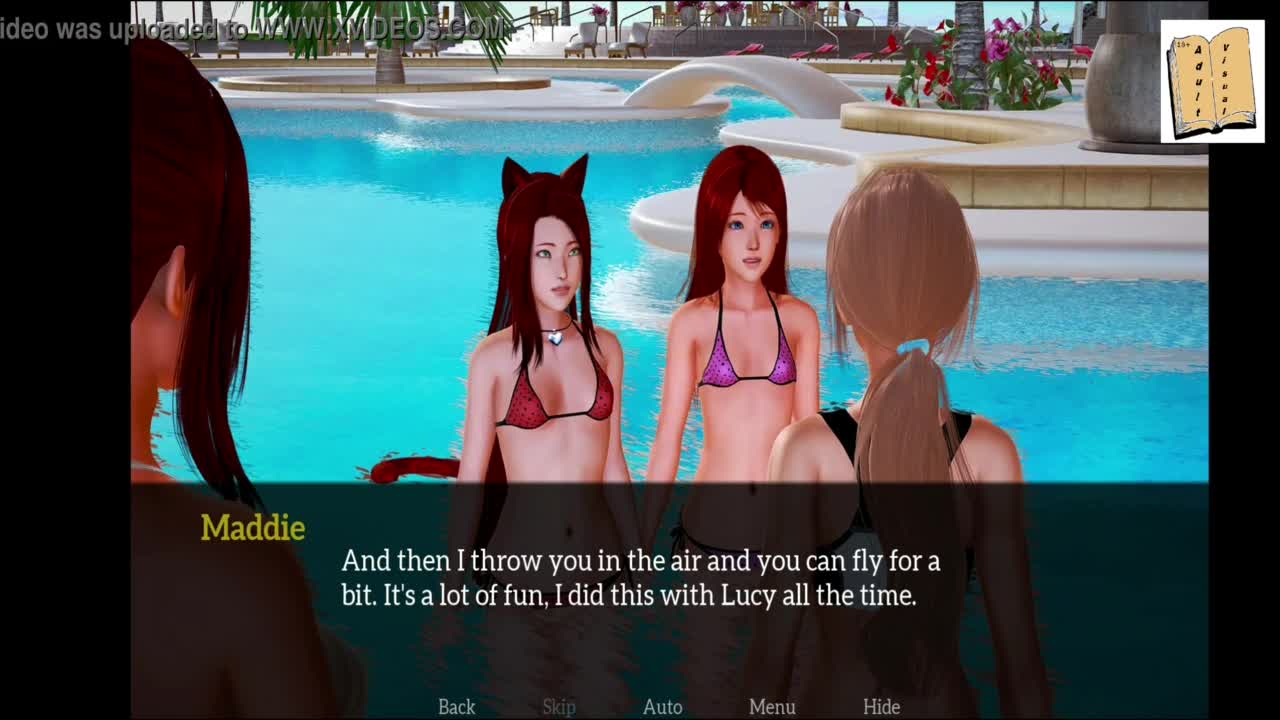Click the Skip dialogue button

(559, 707)
